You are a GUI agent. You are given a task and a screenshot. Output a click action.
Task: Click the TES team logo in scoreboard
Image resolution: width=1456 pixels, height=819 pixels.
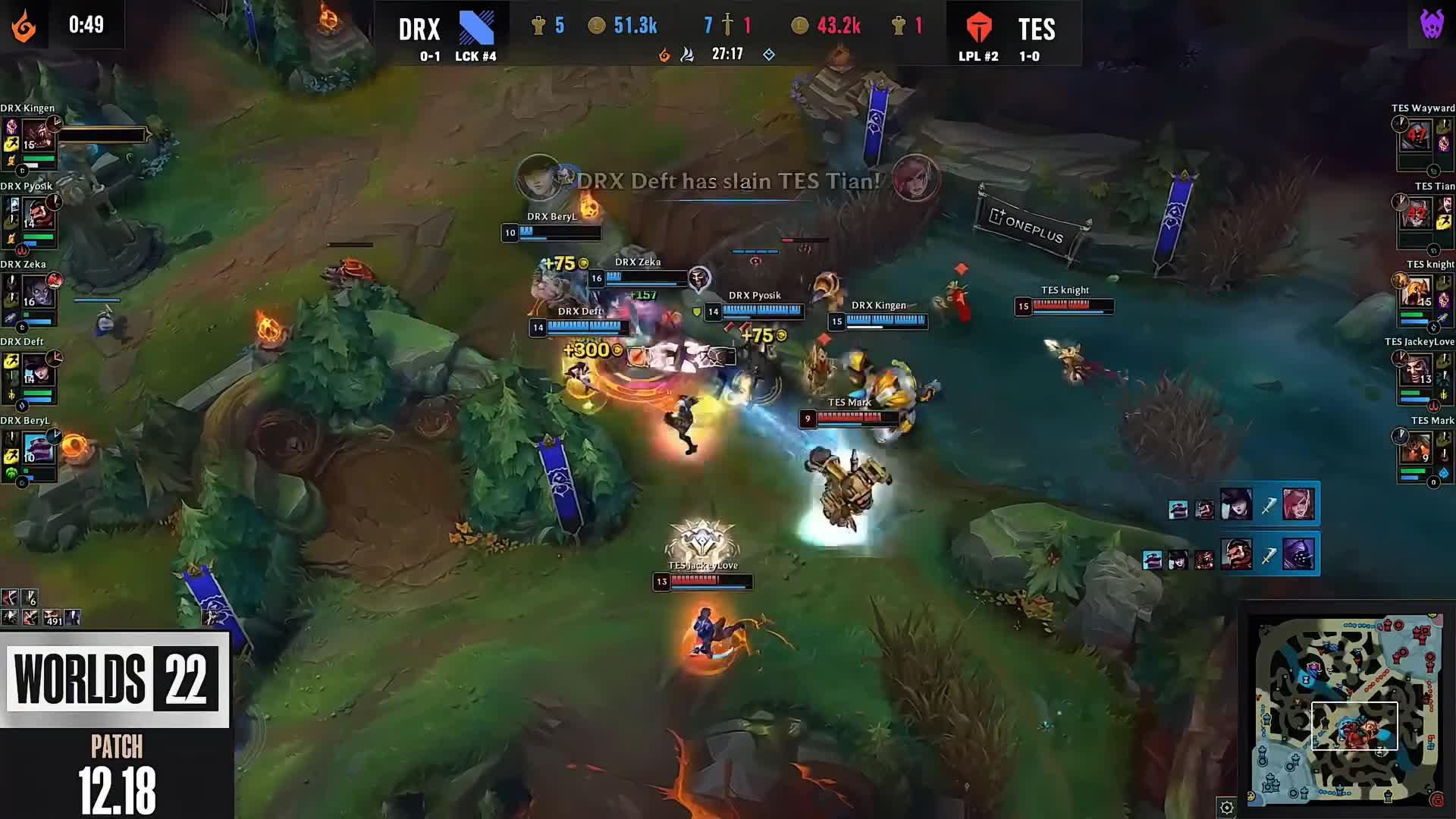978,28
